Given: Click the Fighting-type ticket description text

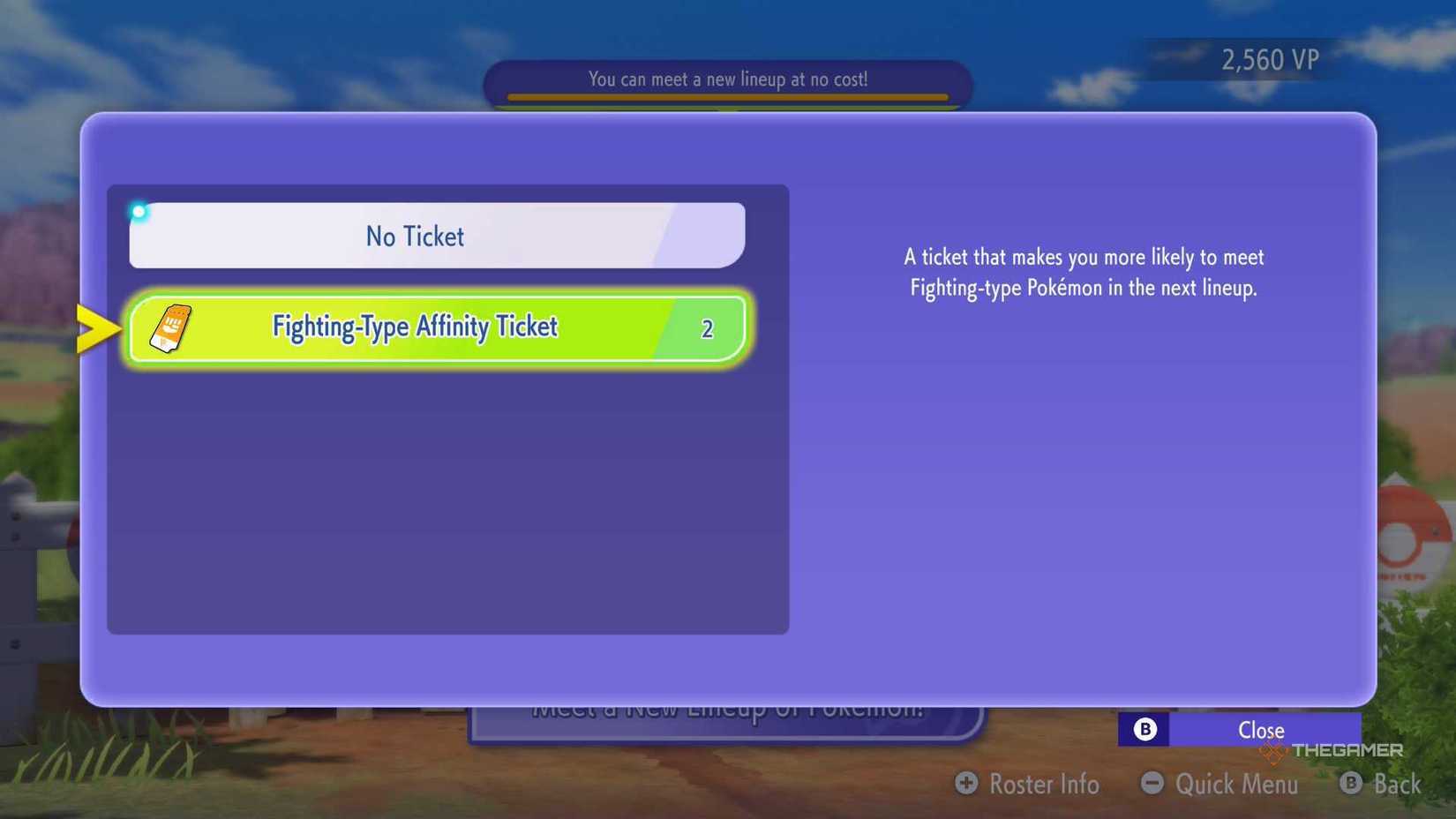Looking at the screenshot, I should coord(1084,272).
